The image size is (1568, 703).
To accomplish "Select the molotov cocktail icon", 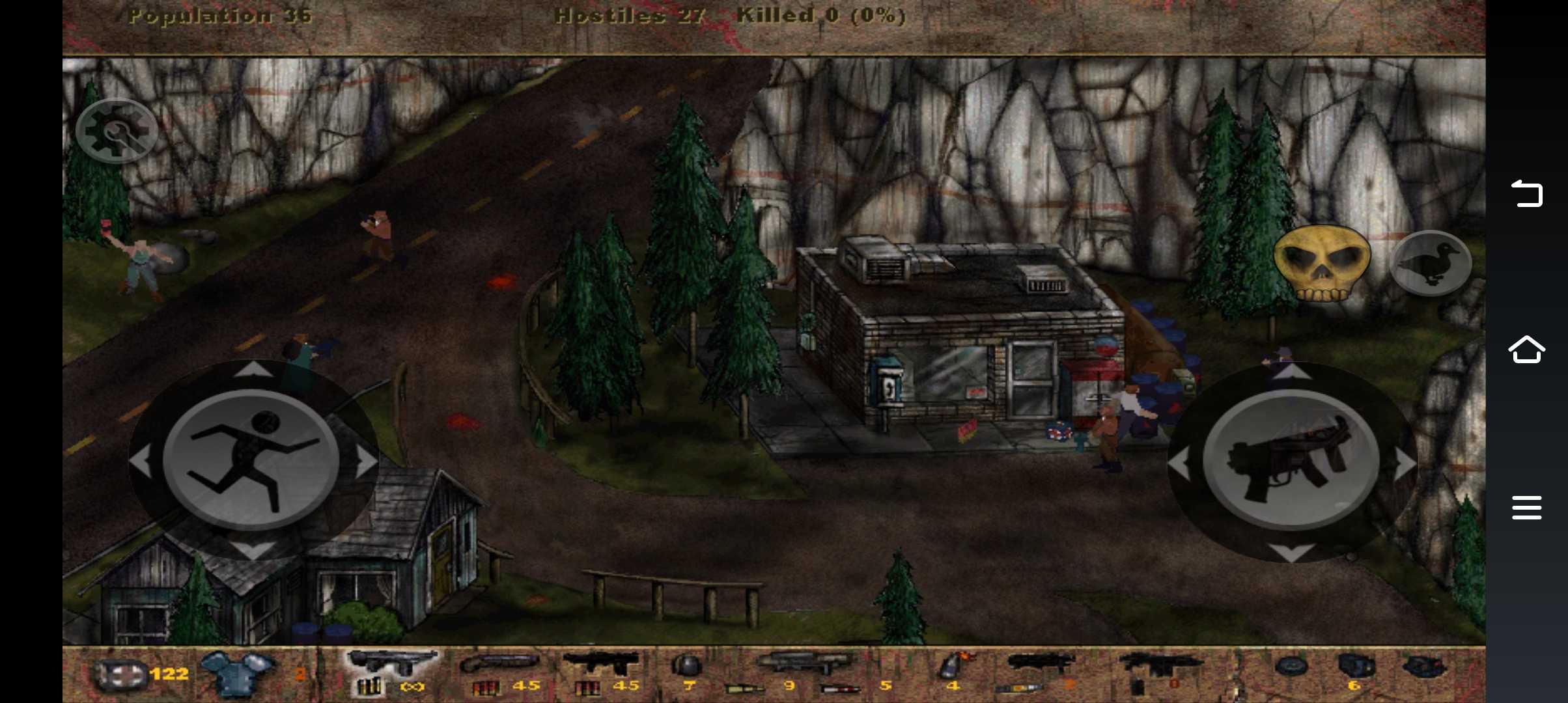I will 955,667.
